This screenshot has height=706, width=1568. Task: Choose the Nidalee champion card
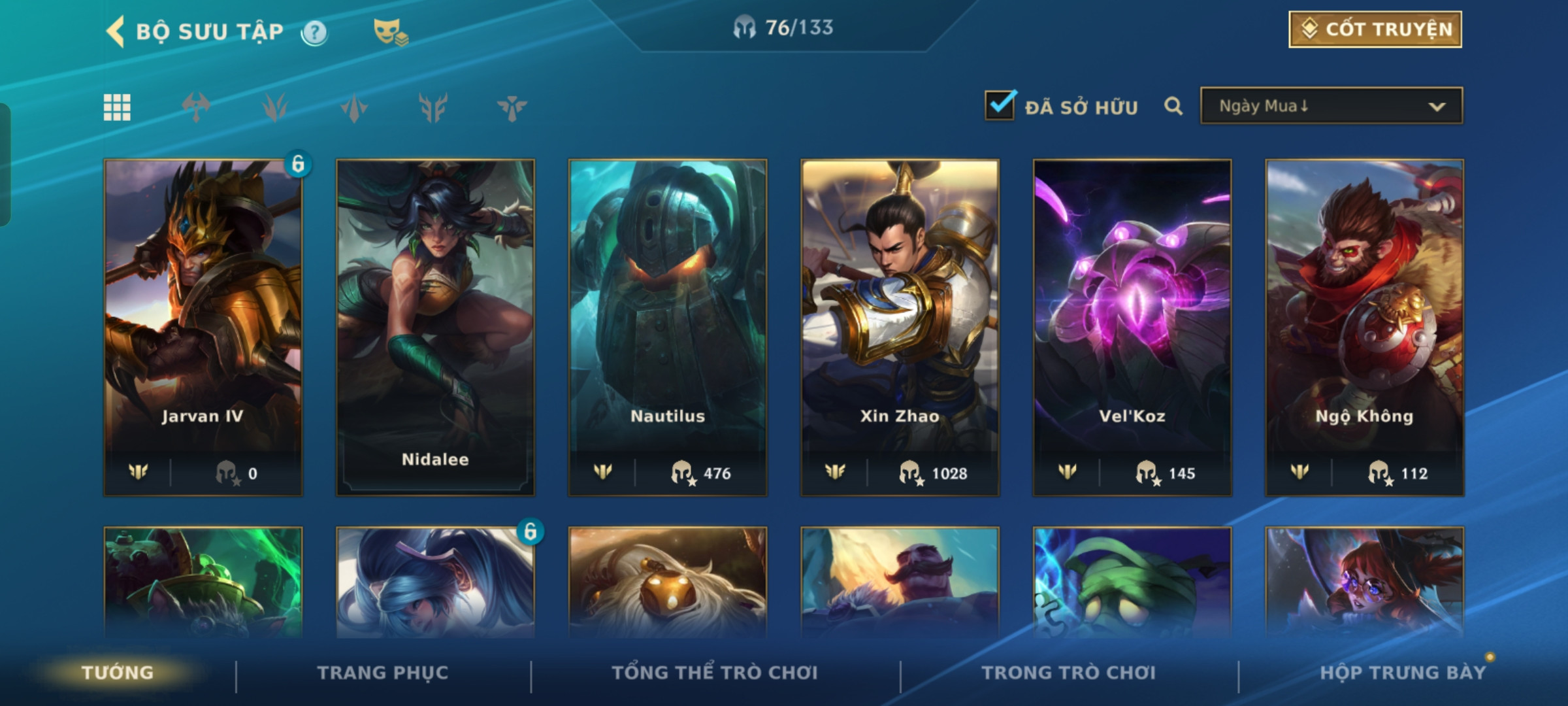[435, 327]
